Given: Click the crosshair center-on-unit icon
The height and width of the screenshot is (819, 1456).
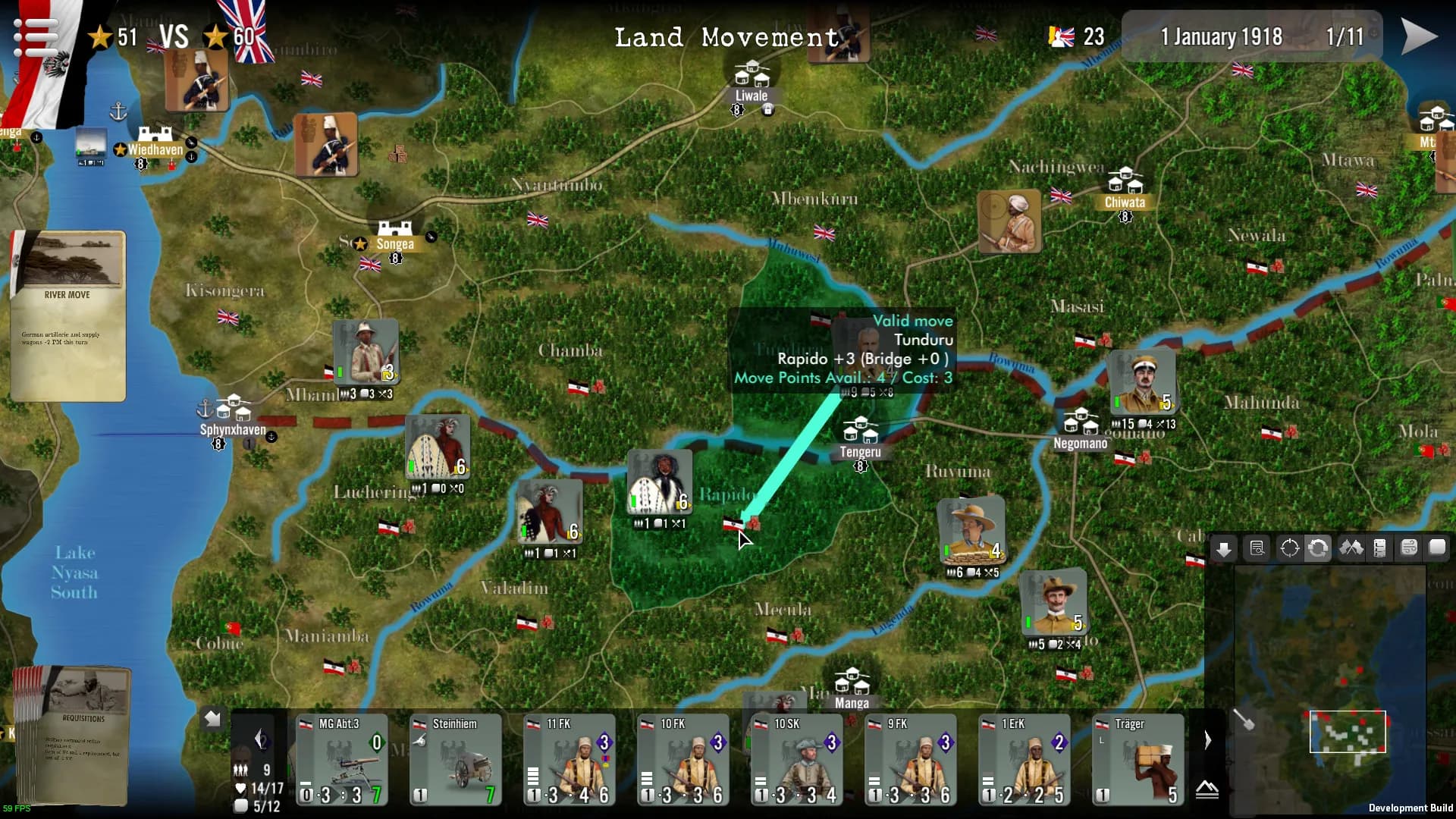Looking at the screenshot, I should (x=1289, y=548).
